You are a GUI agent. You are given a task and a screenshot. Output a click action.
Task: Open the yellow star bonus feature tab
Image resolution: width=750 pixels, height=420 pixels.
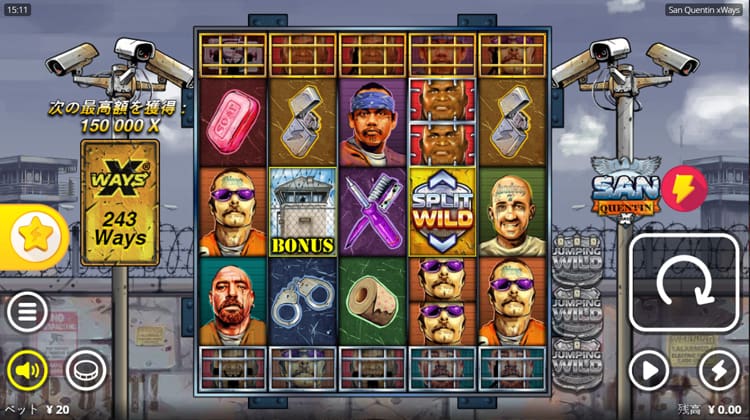click(38, 237)
